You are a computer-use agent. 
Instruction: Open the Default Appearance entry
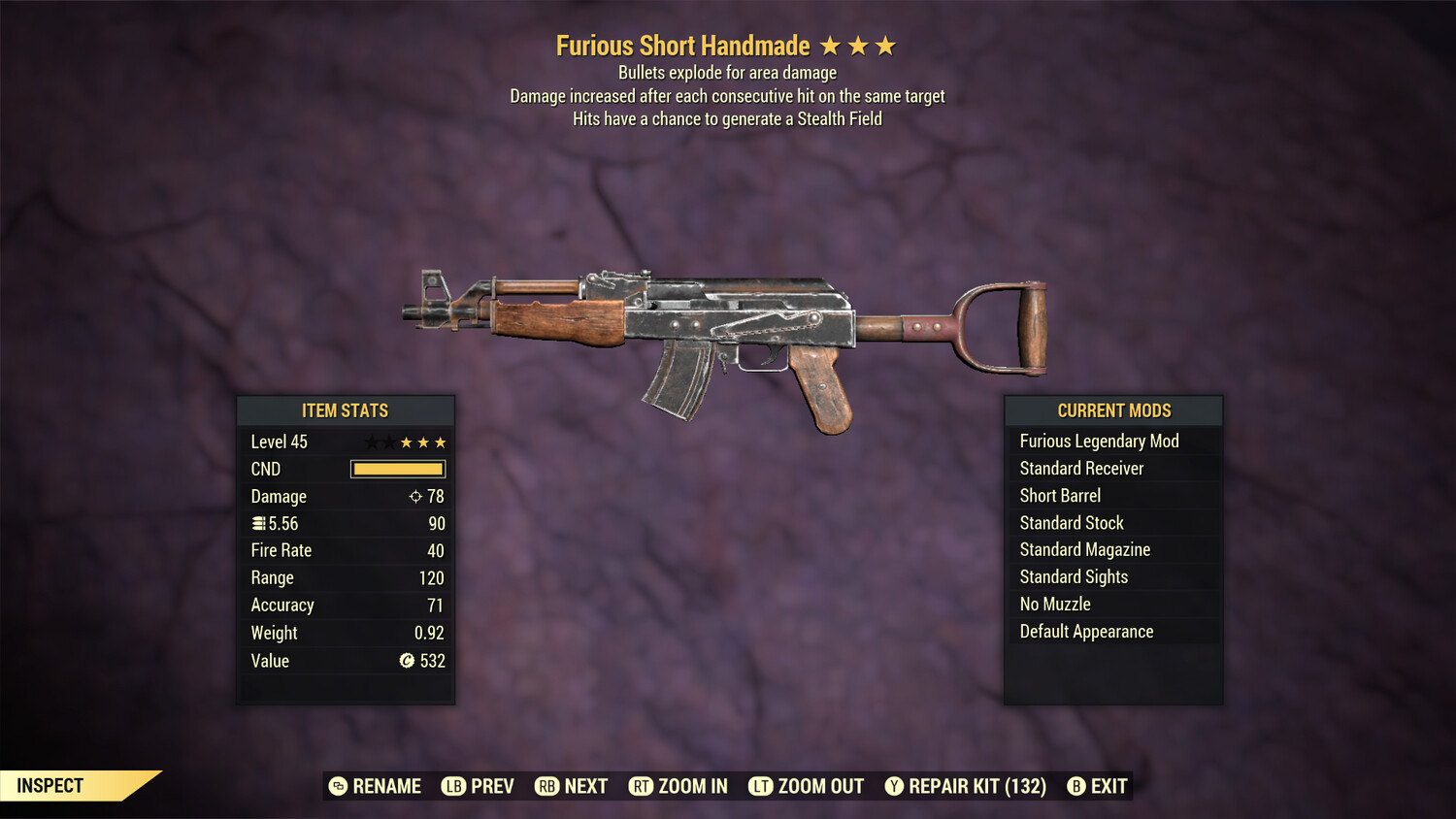tap(1086, 631)
